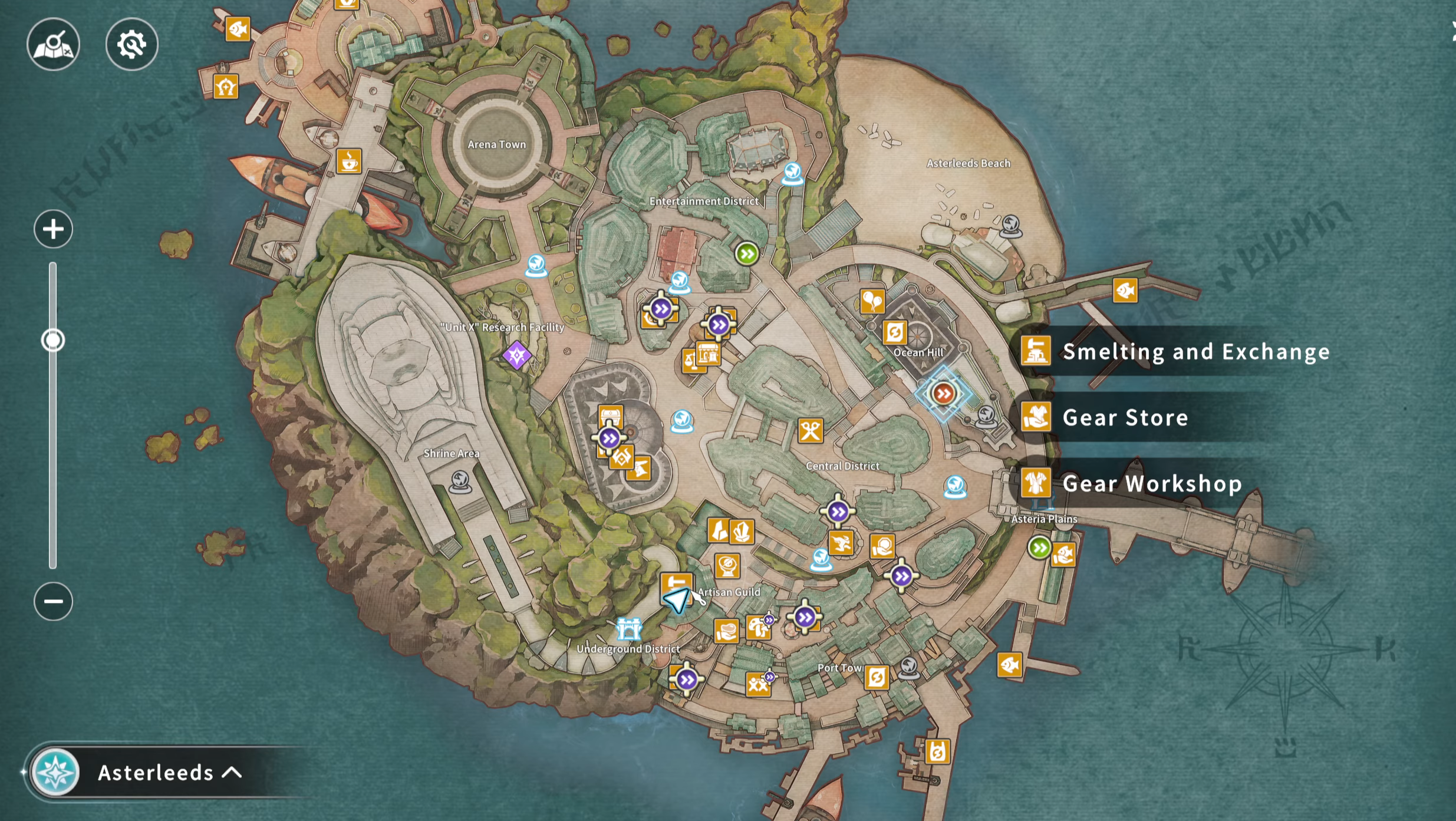Select the green arrow marker at Asteria Plains

1039,548
